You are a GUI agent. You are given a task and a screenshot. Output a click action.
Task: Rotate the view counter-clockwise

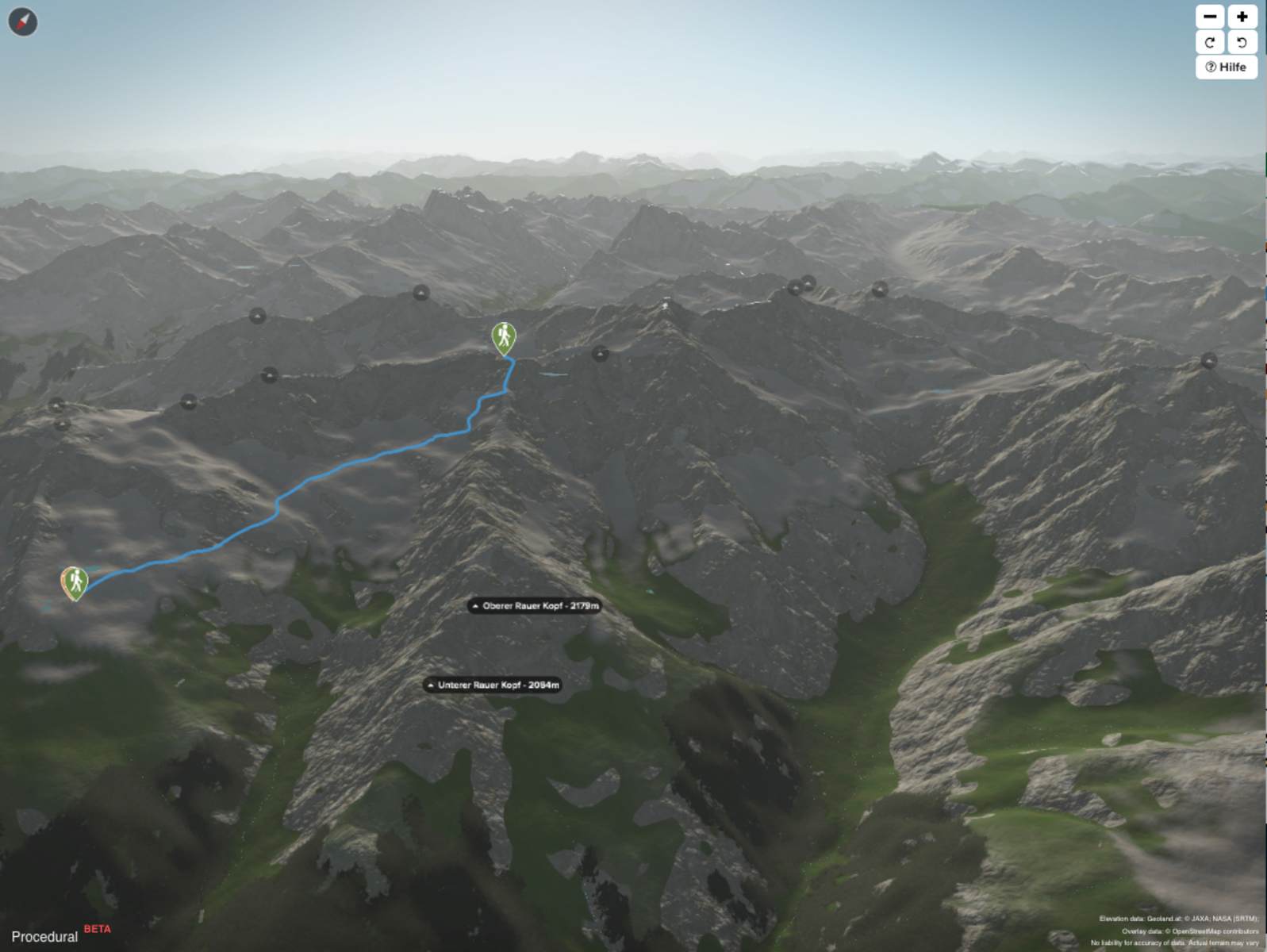click(x=1242, y=42)
